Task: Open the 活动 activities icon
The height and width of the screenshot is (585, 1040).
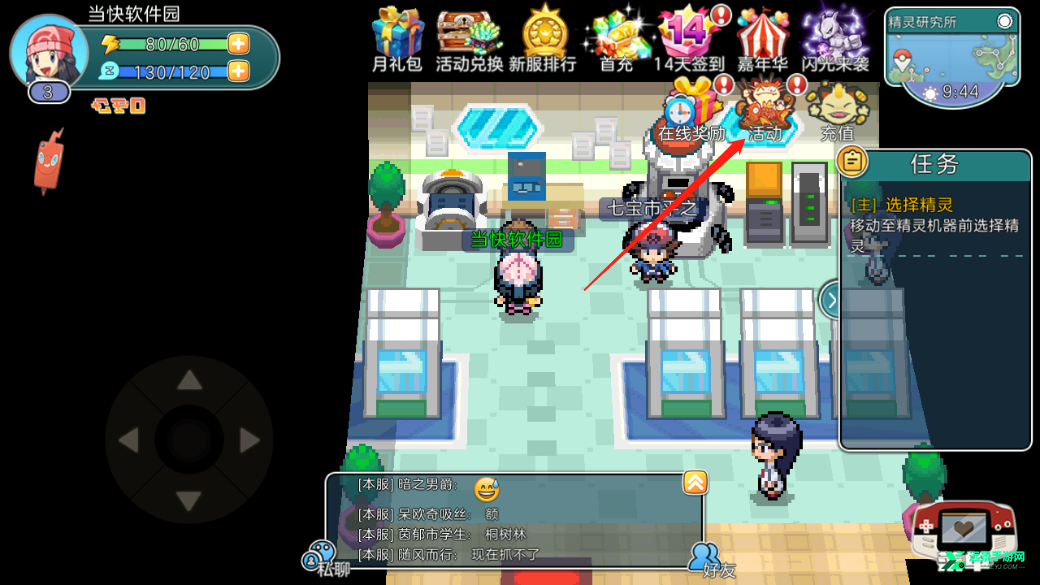Action: point(766,111)
